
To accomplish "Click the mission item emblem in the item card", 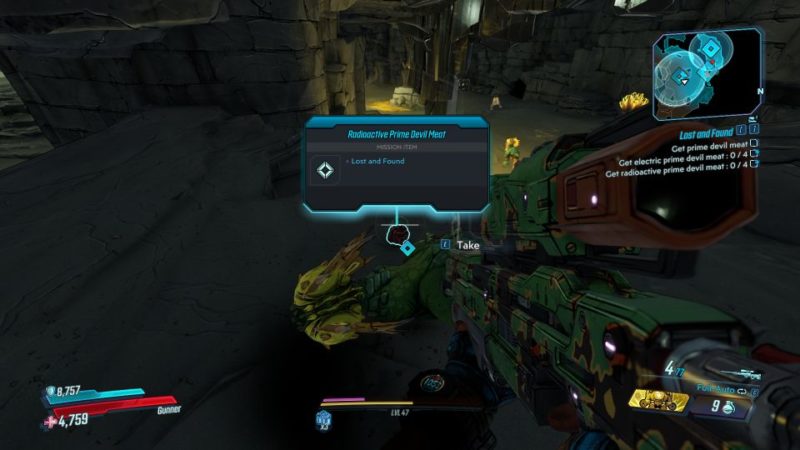I will [325, 171].
